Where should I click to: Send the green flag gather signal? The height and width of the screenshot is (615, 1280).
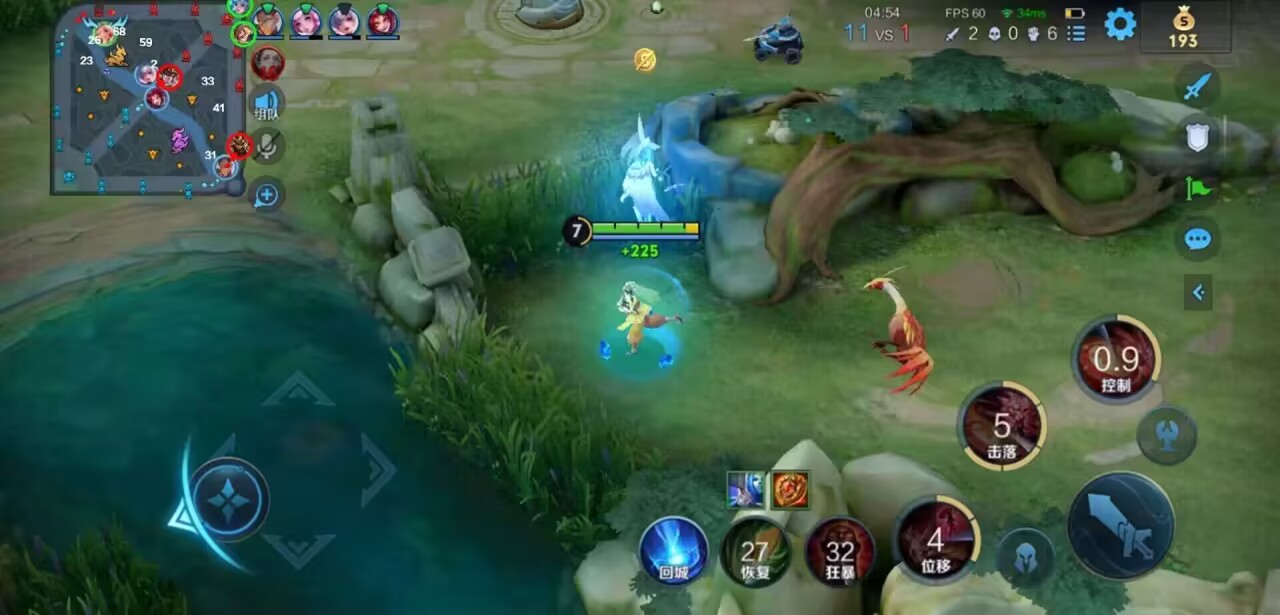[x=1197, y=187]
